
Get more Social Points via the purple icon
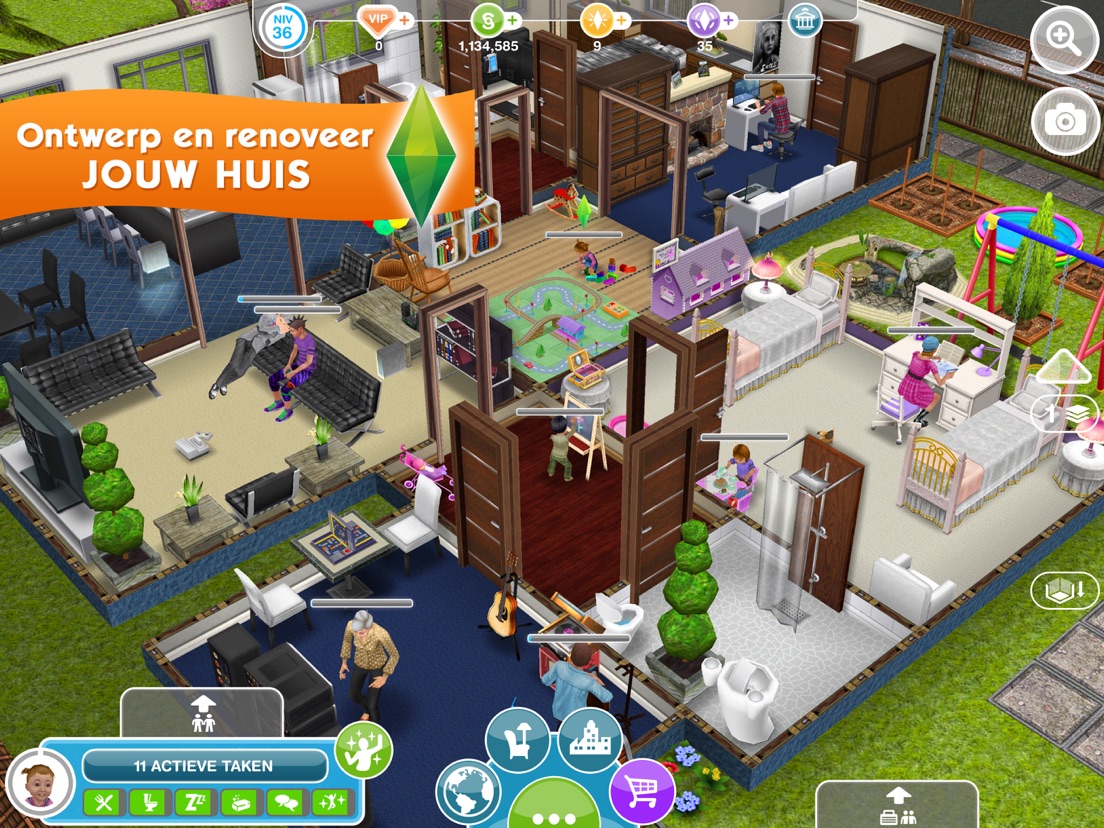705,20
